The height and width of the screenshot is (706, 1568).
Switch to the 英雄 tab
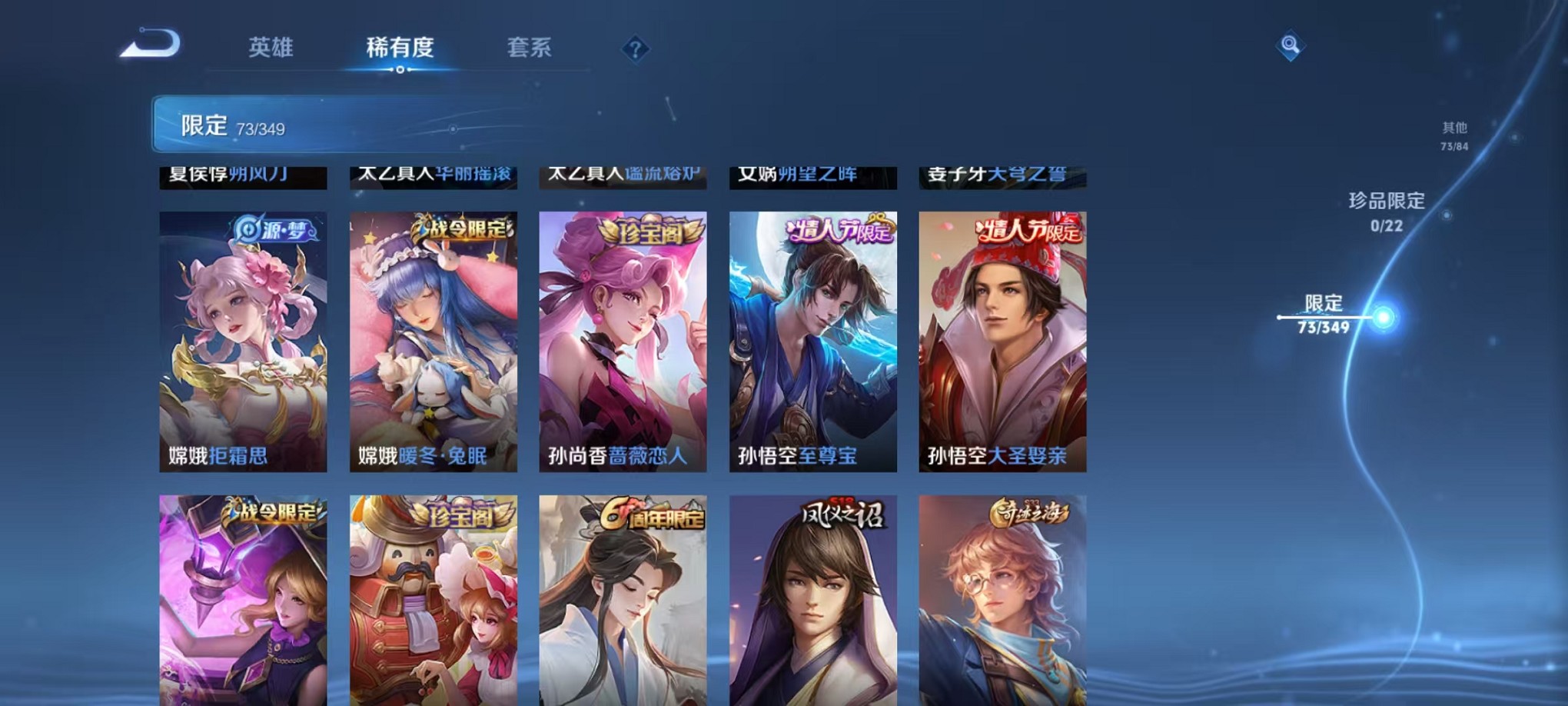(271, 48)
